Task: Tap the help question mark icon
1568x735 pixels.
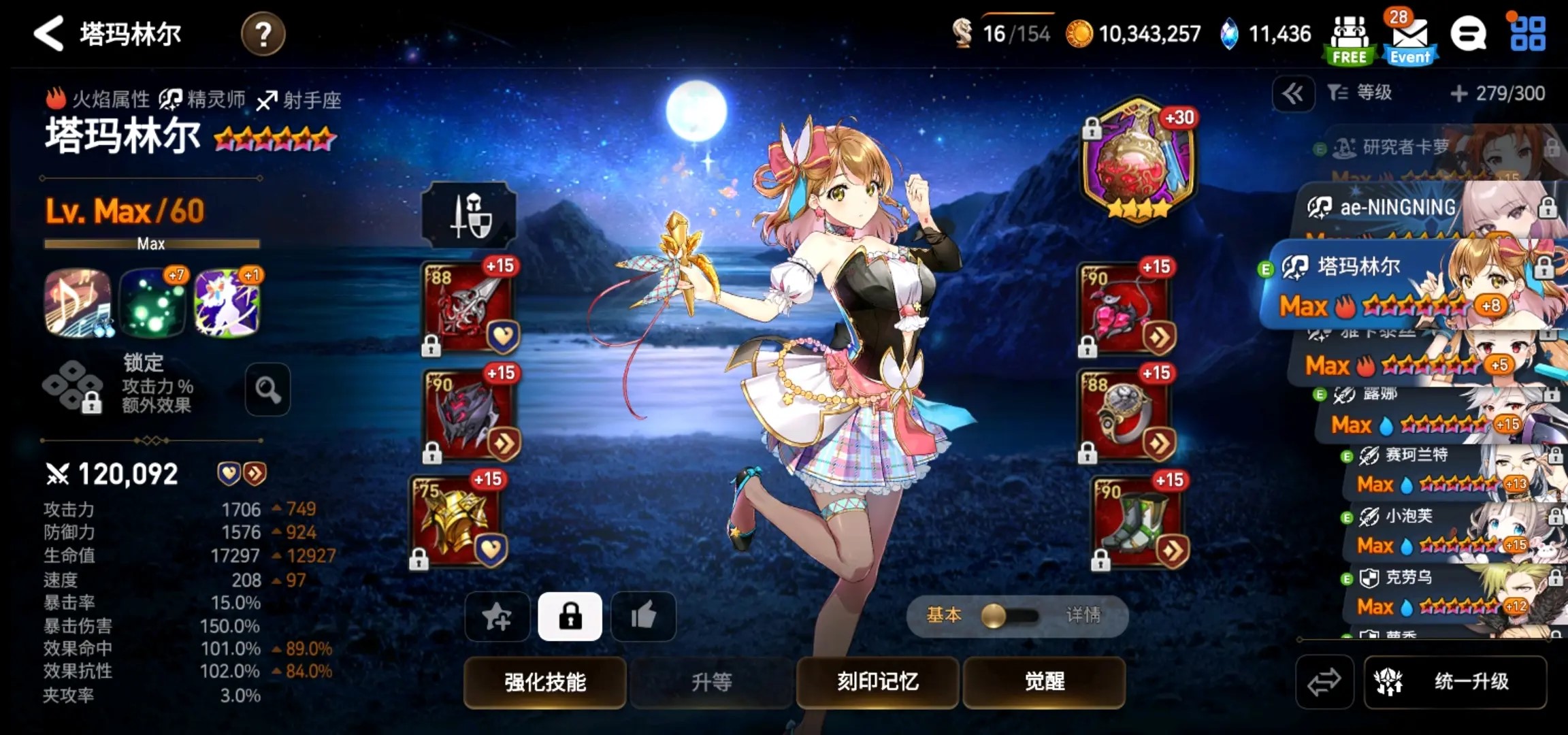Action: (x=265, y=34)
